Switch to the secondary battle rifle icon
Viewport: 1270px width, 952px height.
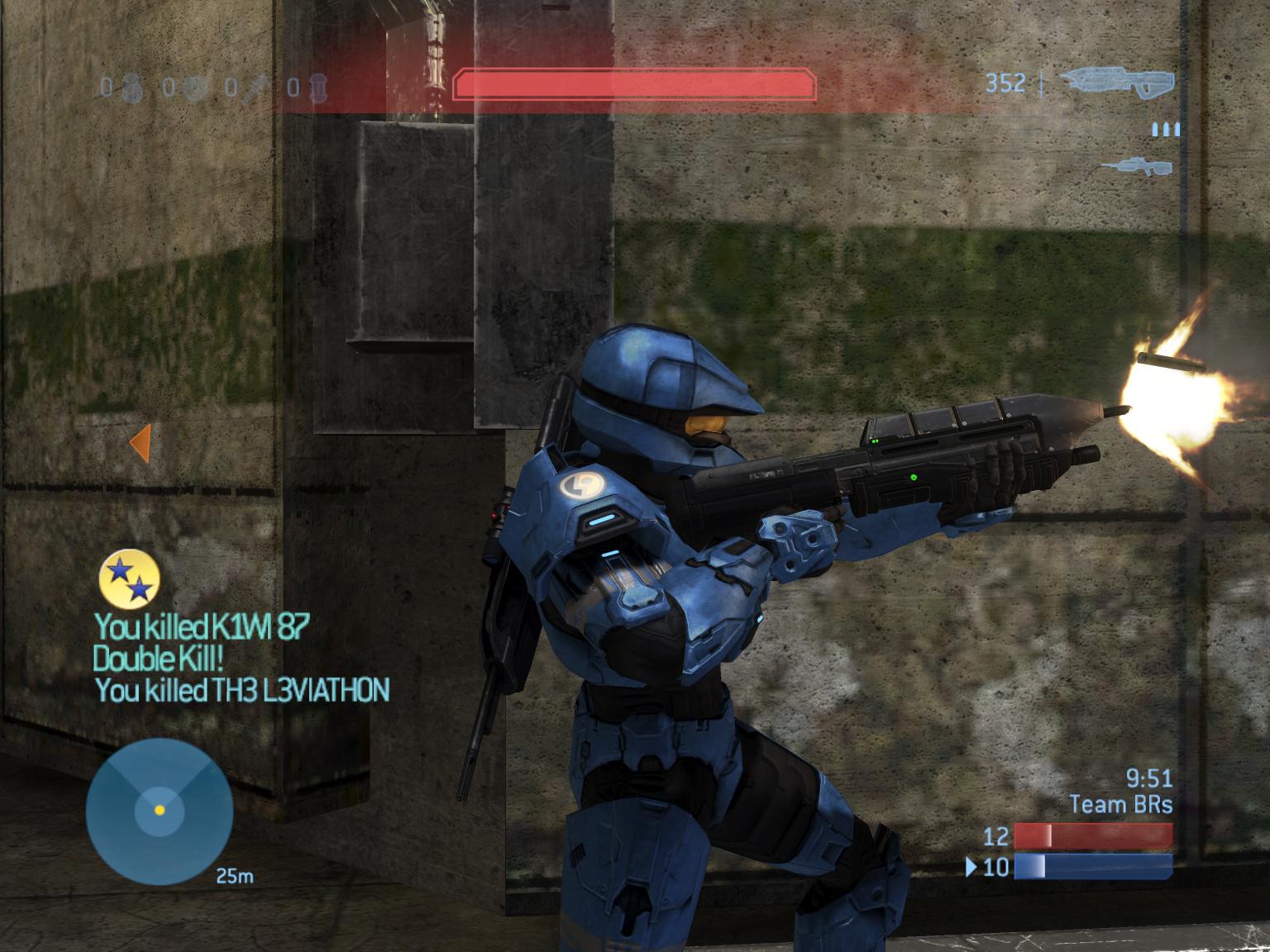click(1136, 166)
